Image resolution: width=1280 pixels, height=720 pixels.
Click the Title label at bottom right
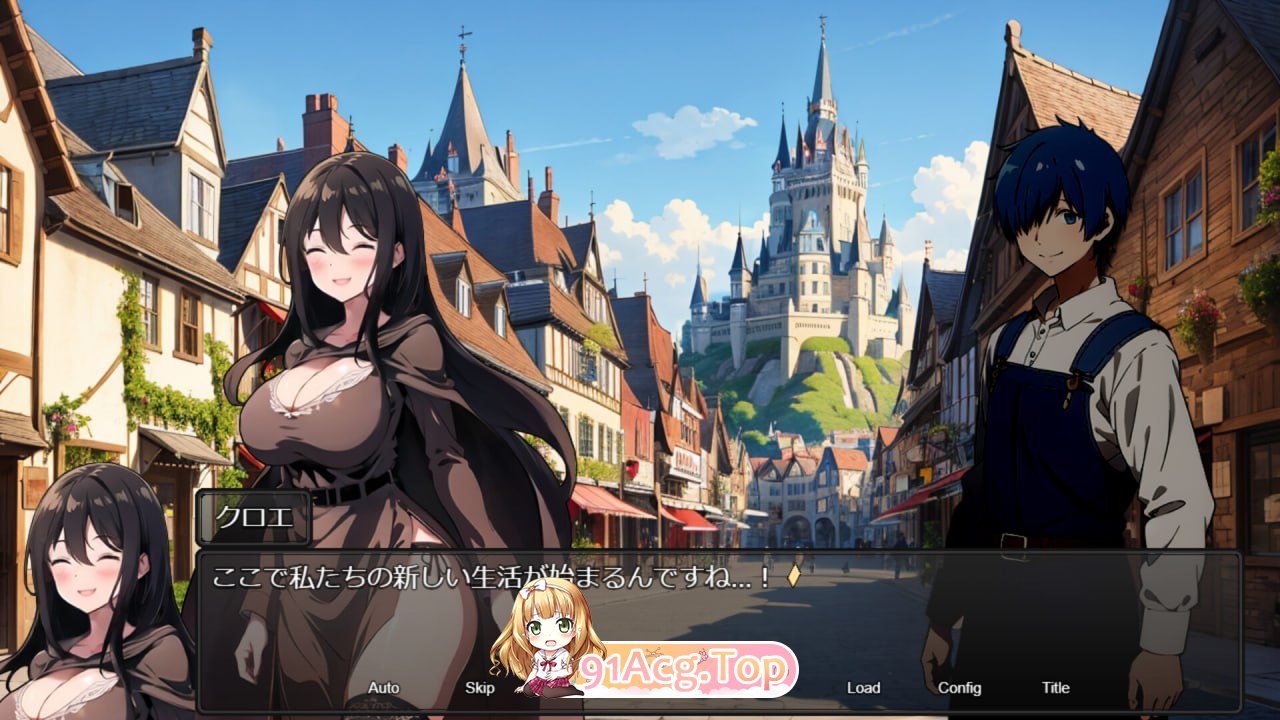1055,688
